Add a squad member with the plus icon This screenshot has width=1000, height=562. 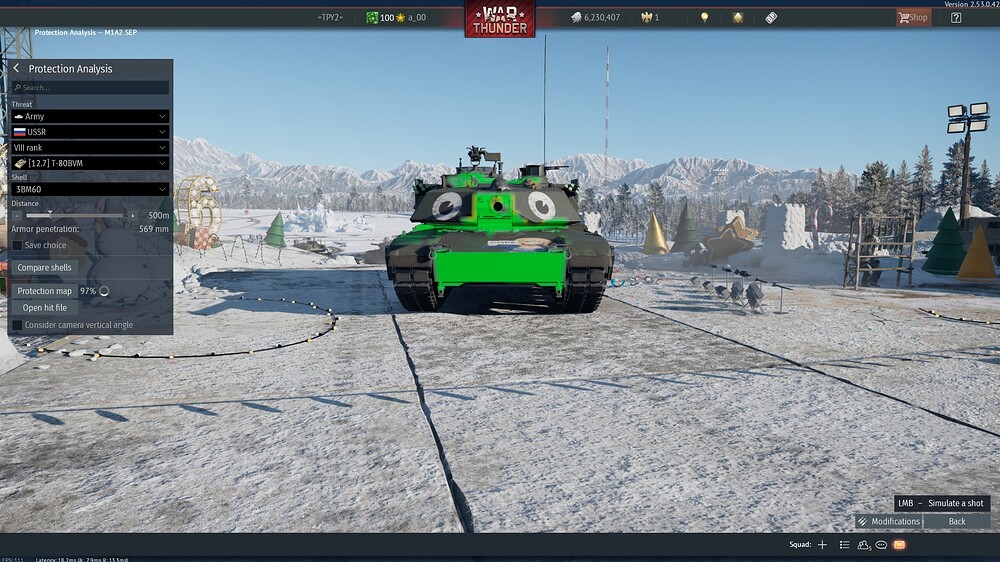click(x=822, y=545)
